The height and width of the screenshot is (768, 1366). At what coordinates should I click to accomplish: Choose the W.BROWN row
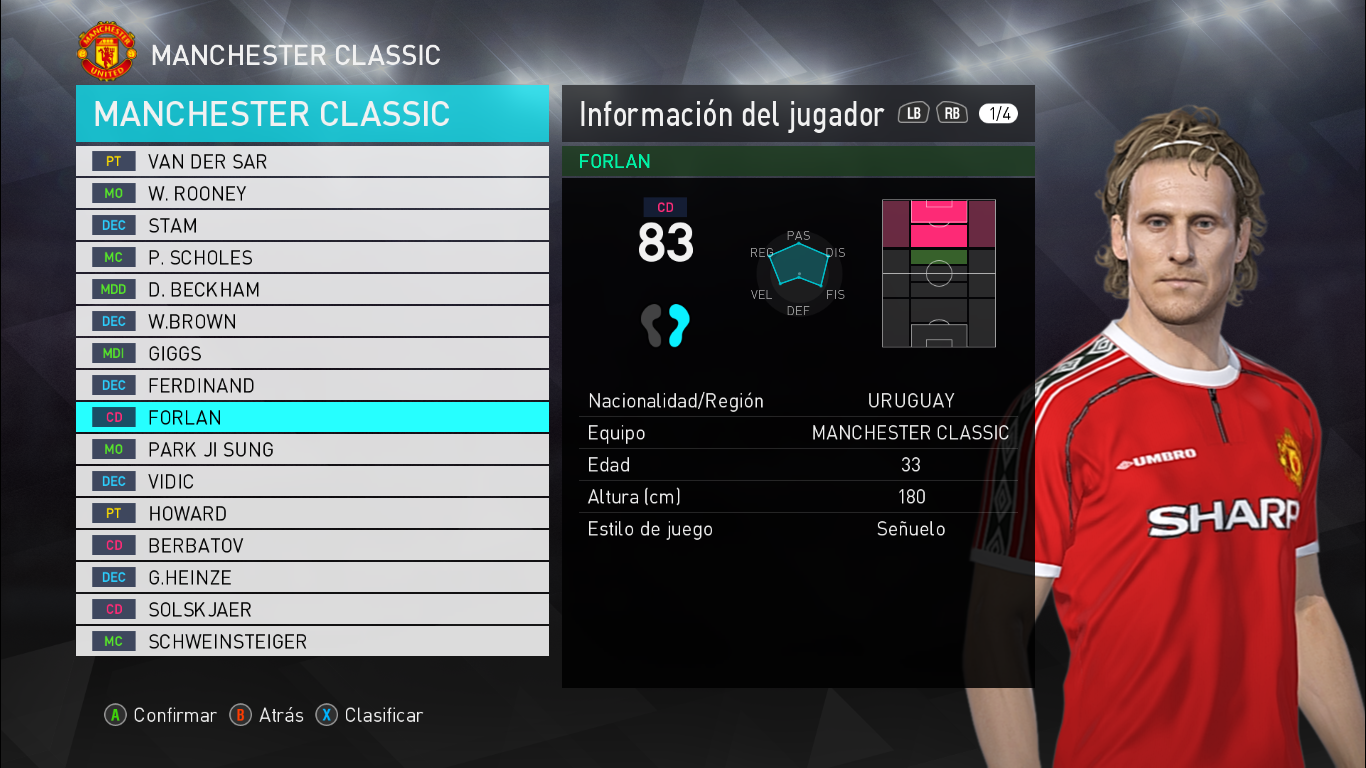coord(312,321)
